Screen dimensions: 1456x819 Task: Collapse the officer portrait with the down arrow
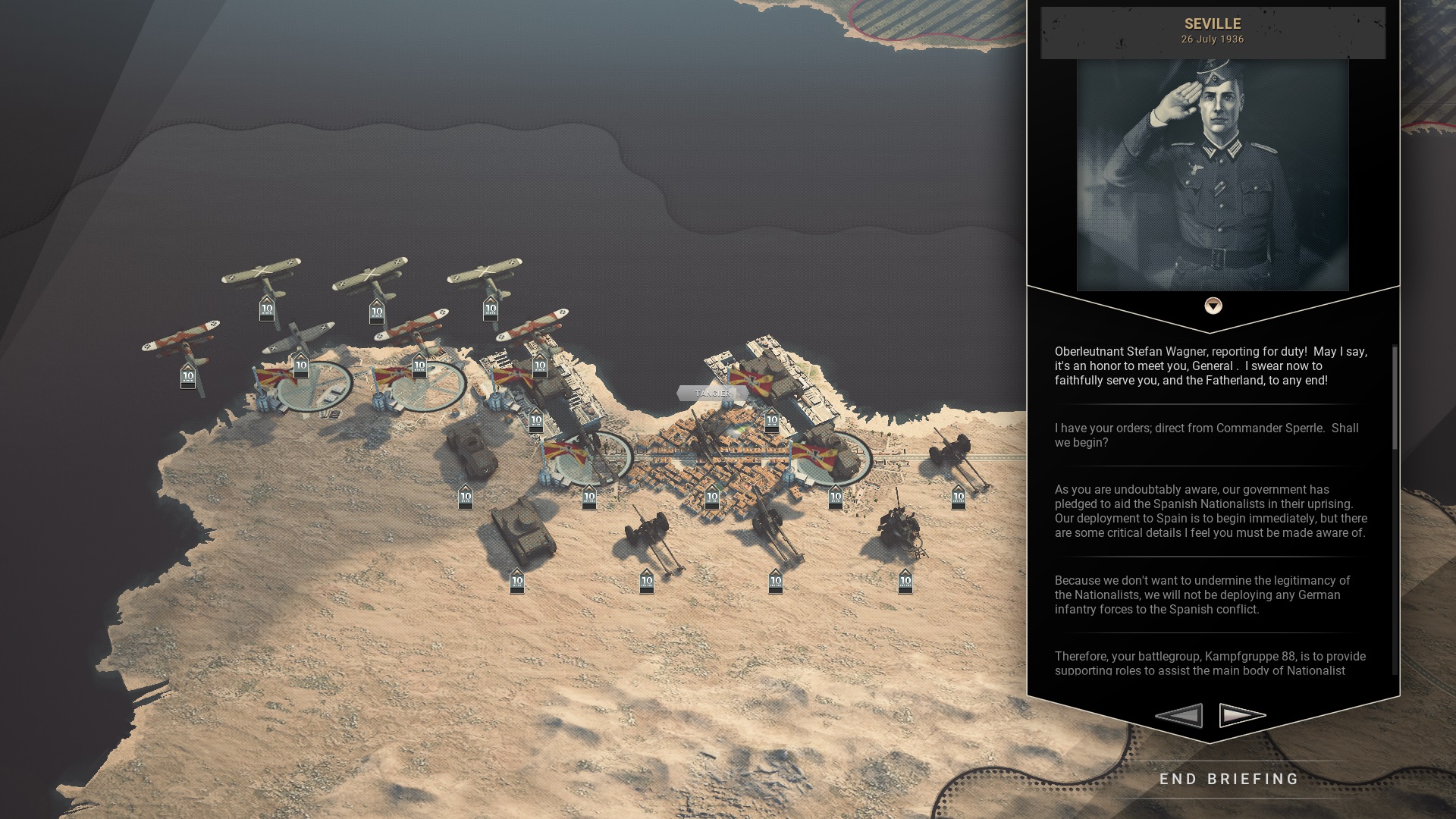pos(1213,306)
